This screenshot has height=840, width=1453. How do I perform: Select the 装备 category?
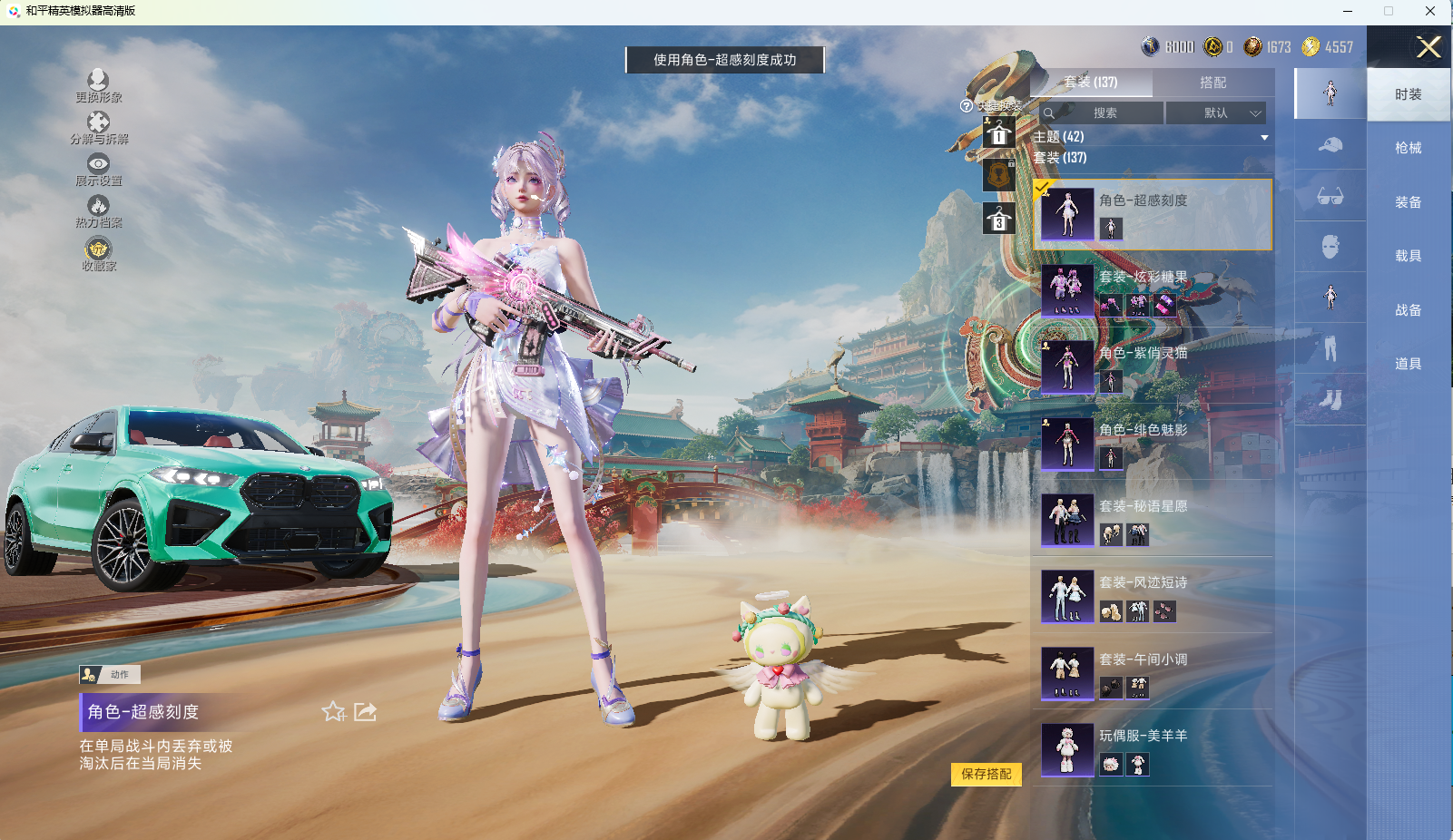point(1408,202)
